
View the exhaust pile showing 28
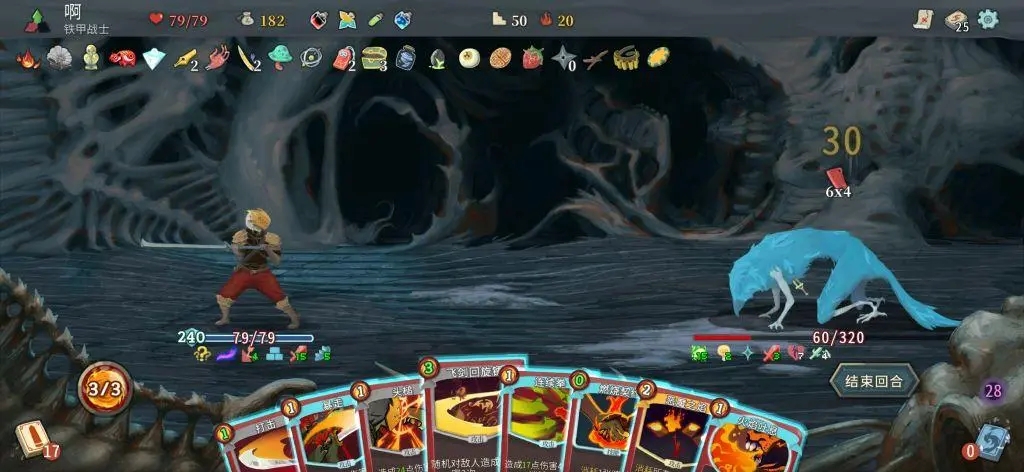pyautogui.click(x=994, y=392)
